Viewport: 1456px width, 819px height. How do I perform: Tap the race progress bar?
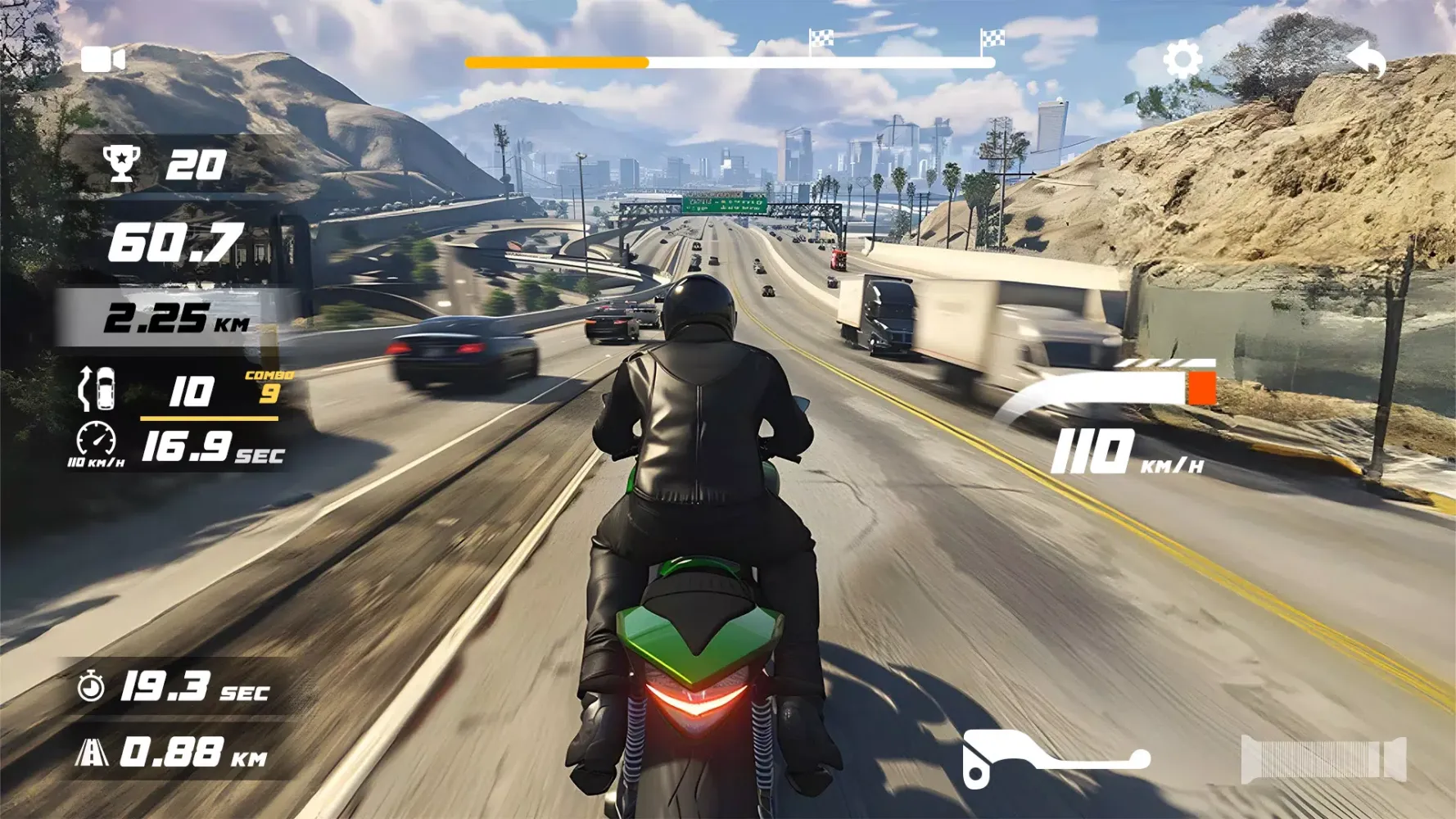tap(729, 61)
